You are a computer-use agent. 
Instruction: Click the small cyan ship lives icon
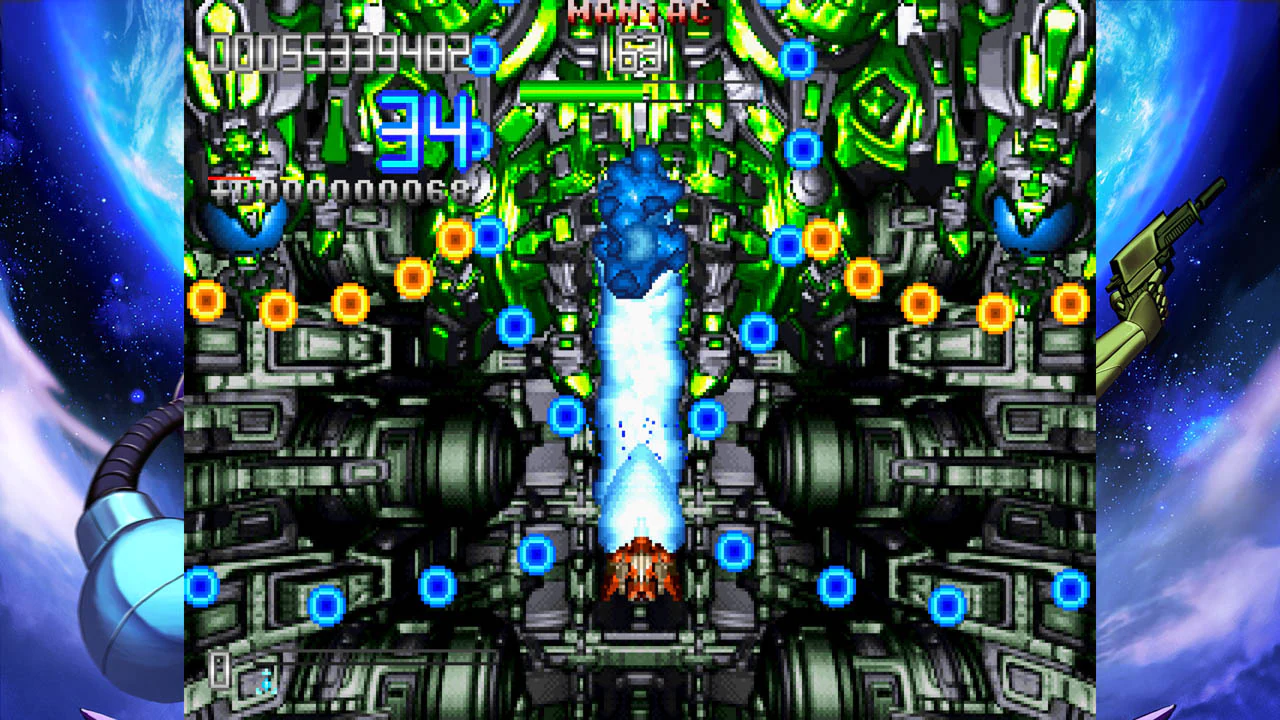click(x=265, y=684)
